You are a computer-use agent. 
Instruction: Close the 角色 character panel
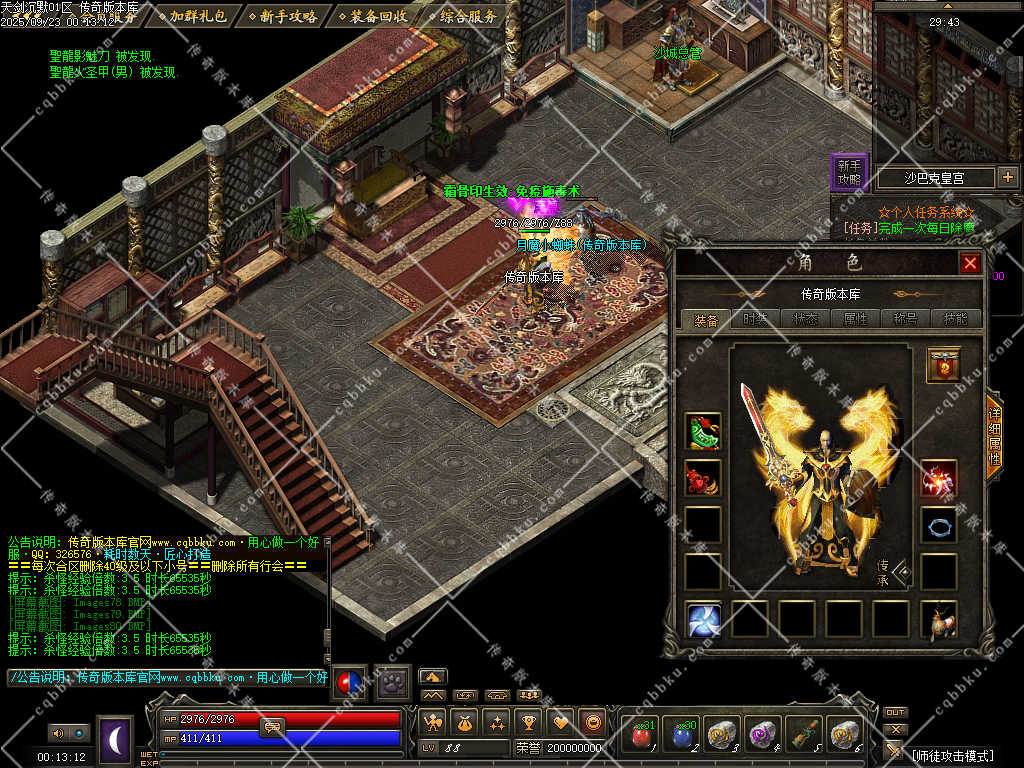point(969,263)
